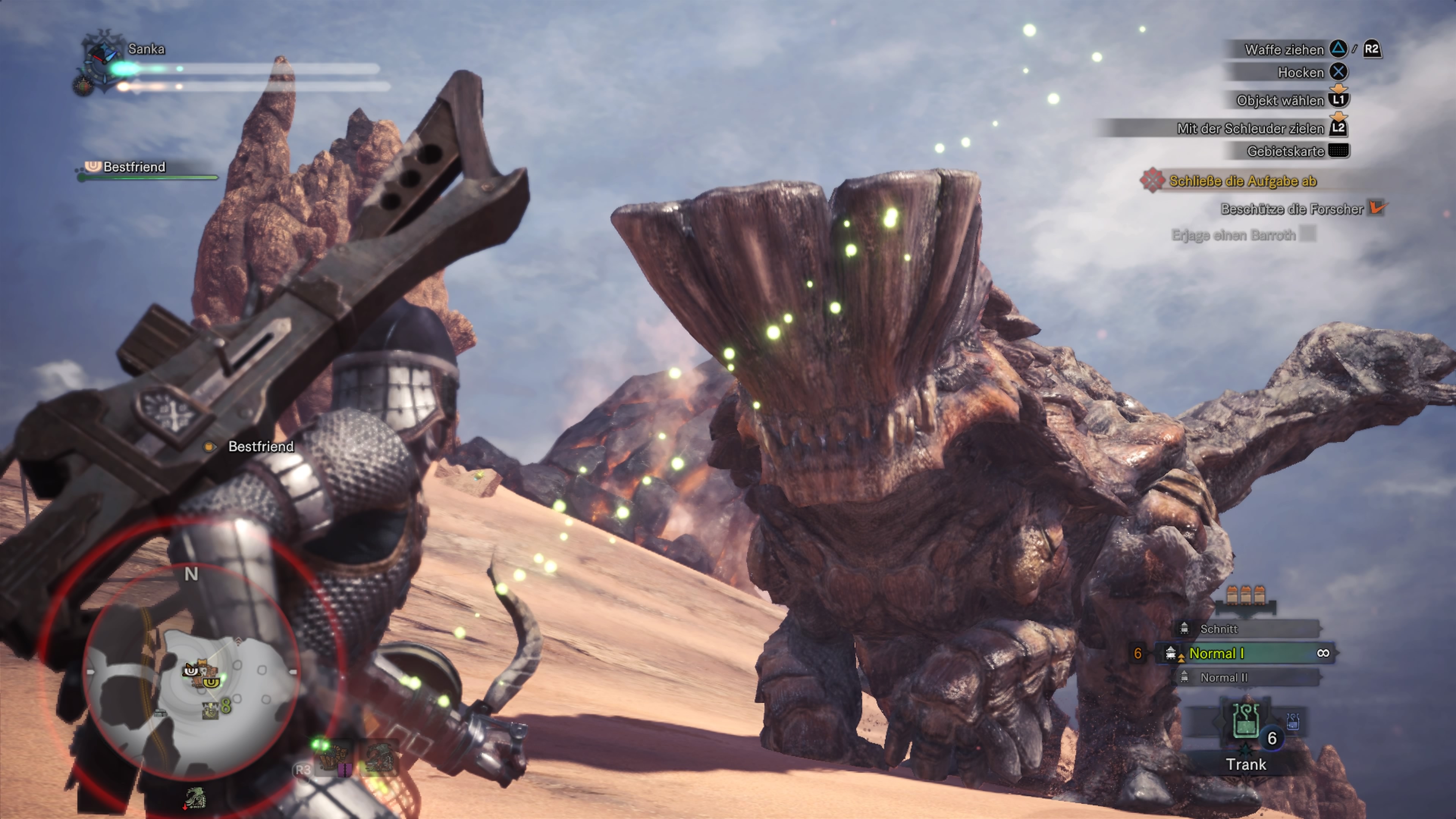Select Normal II from the ammo list
Screen dimensions: 1456x819
pos(1224,678)
